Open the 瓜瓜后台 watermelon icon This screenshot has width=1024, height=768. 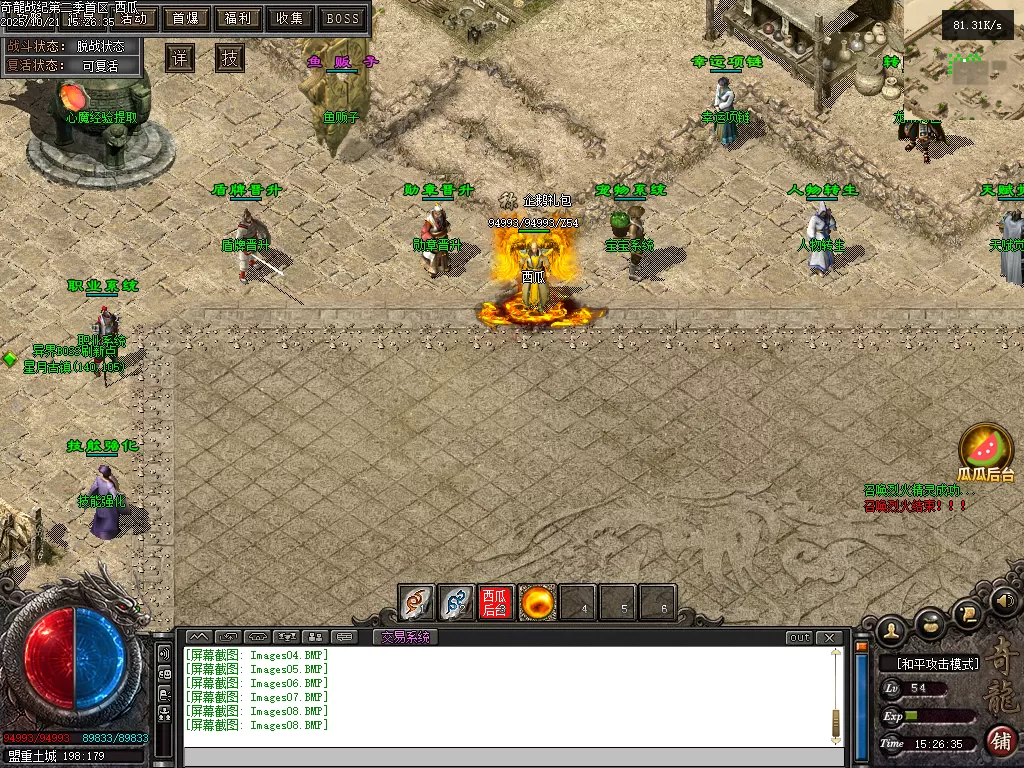[986, 450]
